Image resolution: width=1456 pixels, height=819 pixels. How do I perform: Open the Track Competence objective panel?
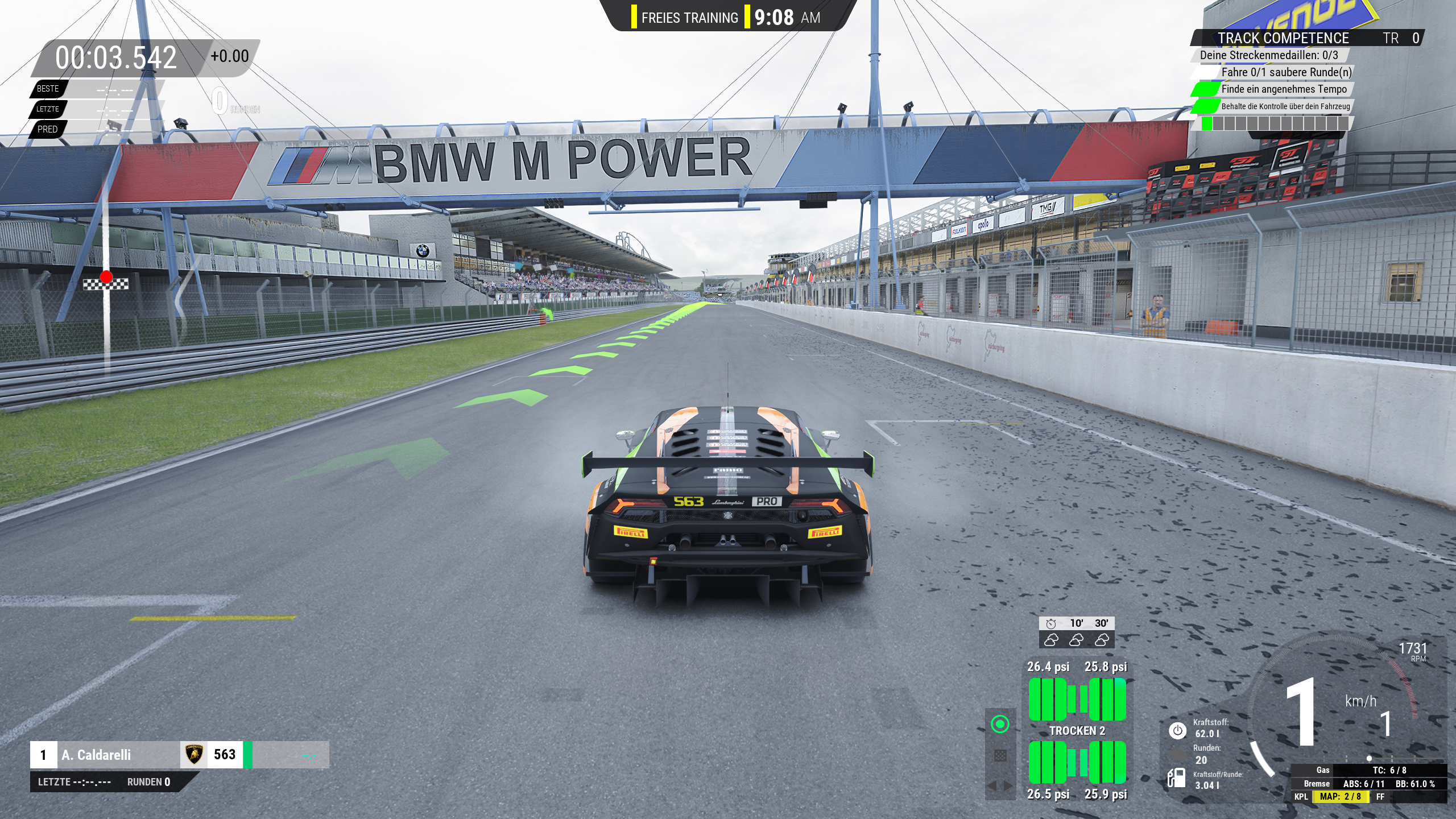point(1283,38)
